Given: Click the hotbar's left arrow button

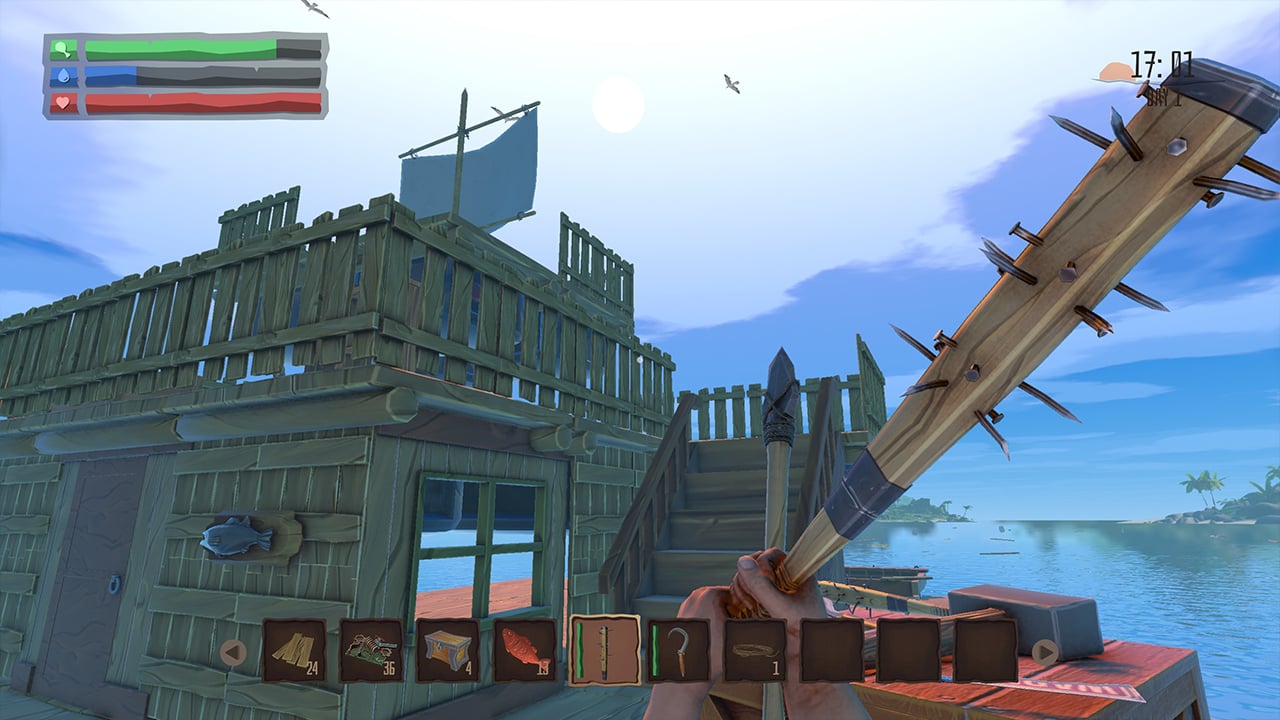Looking at the screenshot, I should (x=233, y=653).
